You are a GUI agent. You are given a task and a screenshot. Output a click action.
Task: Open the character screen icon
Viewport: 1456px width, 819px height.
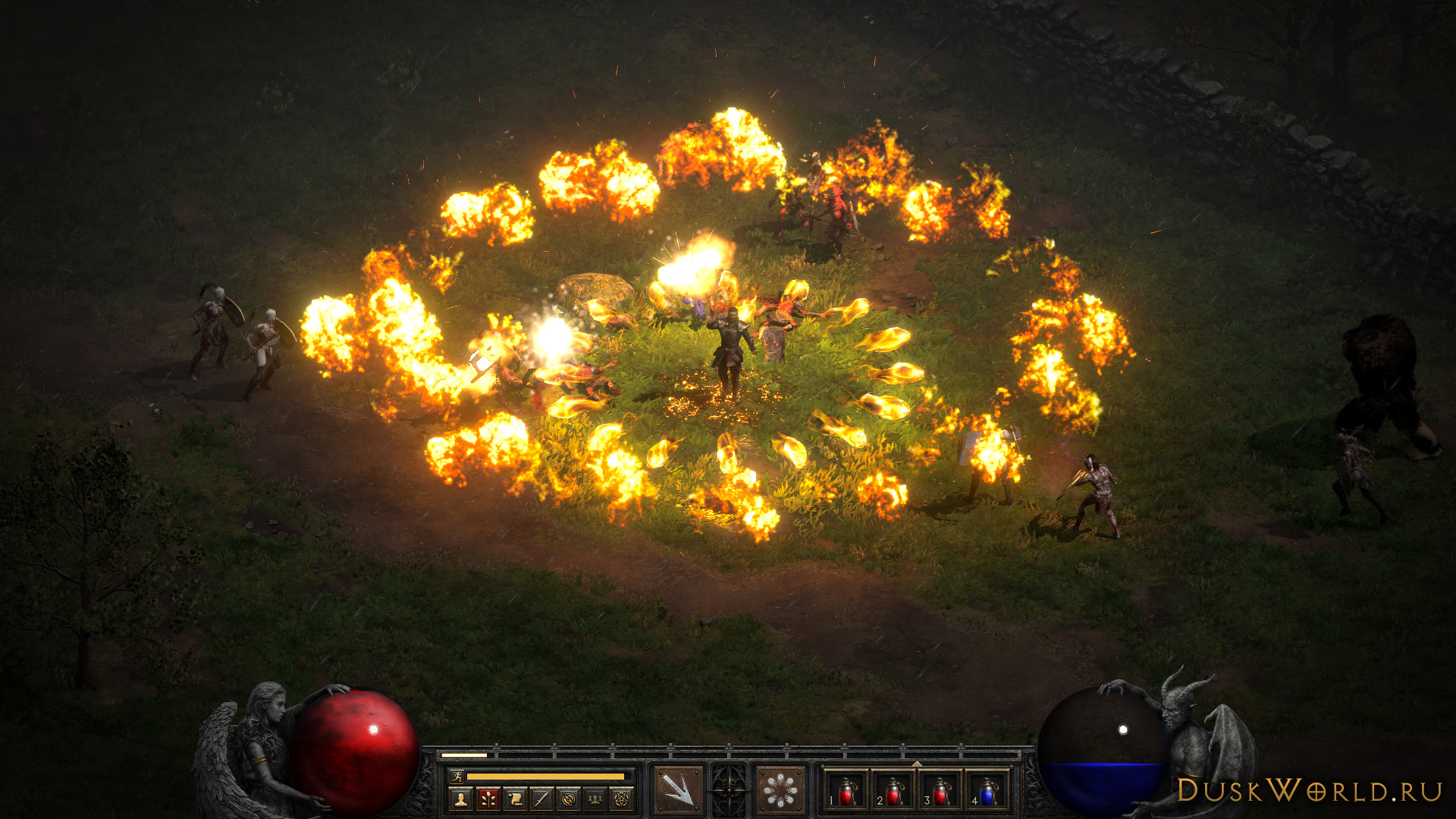point(459,799)
